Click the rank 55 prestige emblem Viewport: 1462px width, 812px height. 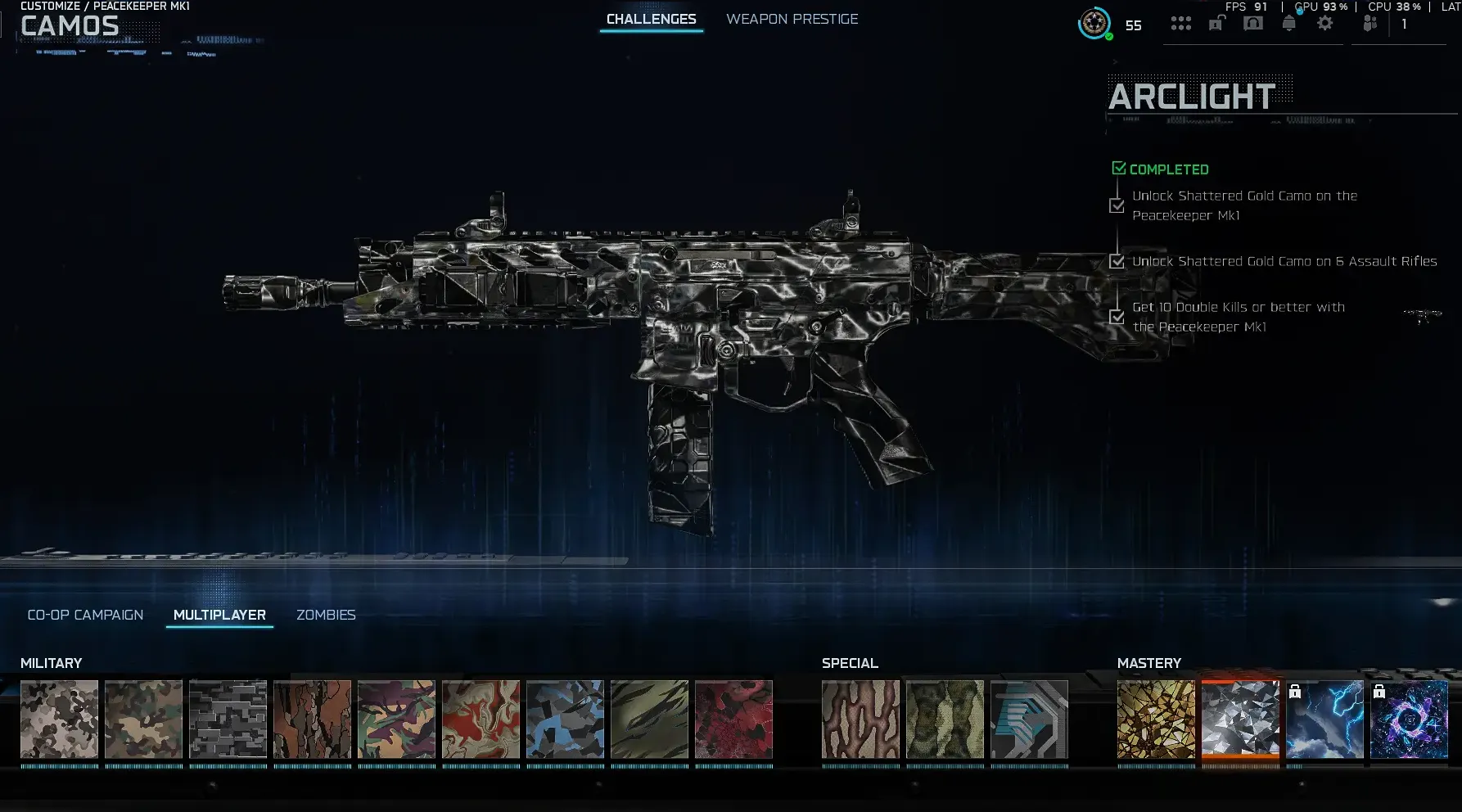point(1093,25)
